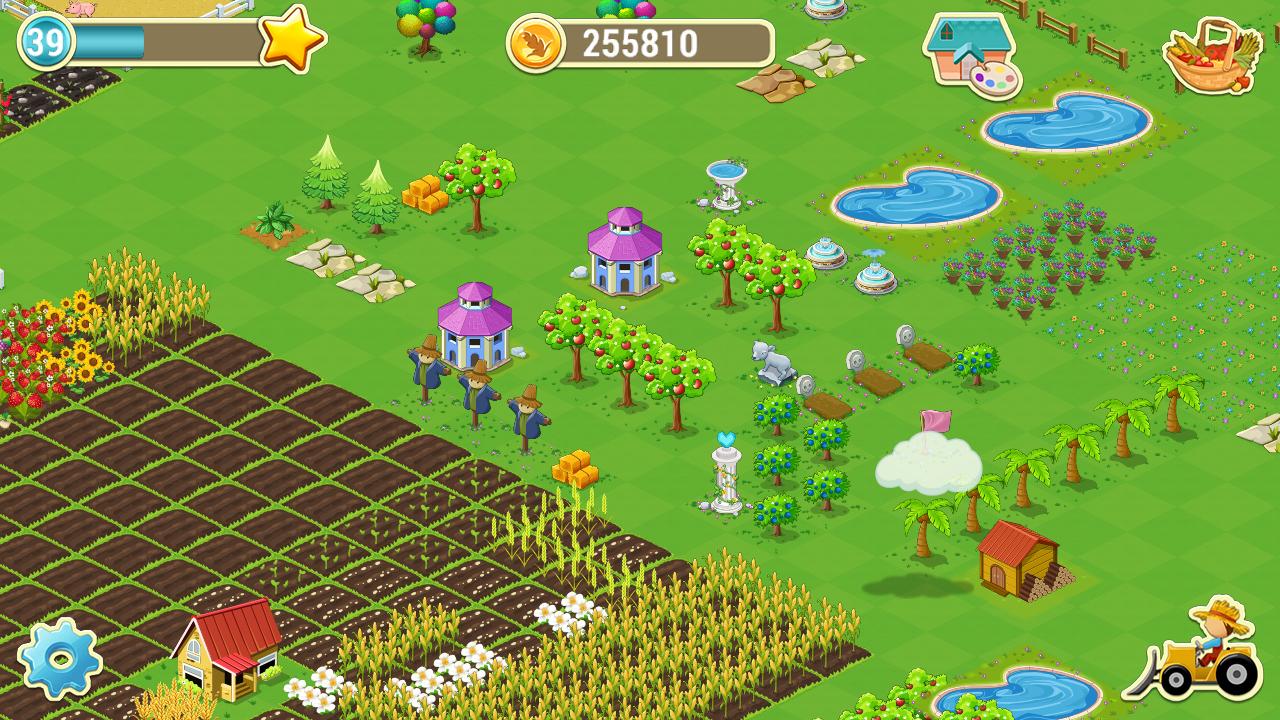
Task: Click the red-roofed dog house
Action: click(1018, 560)
